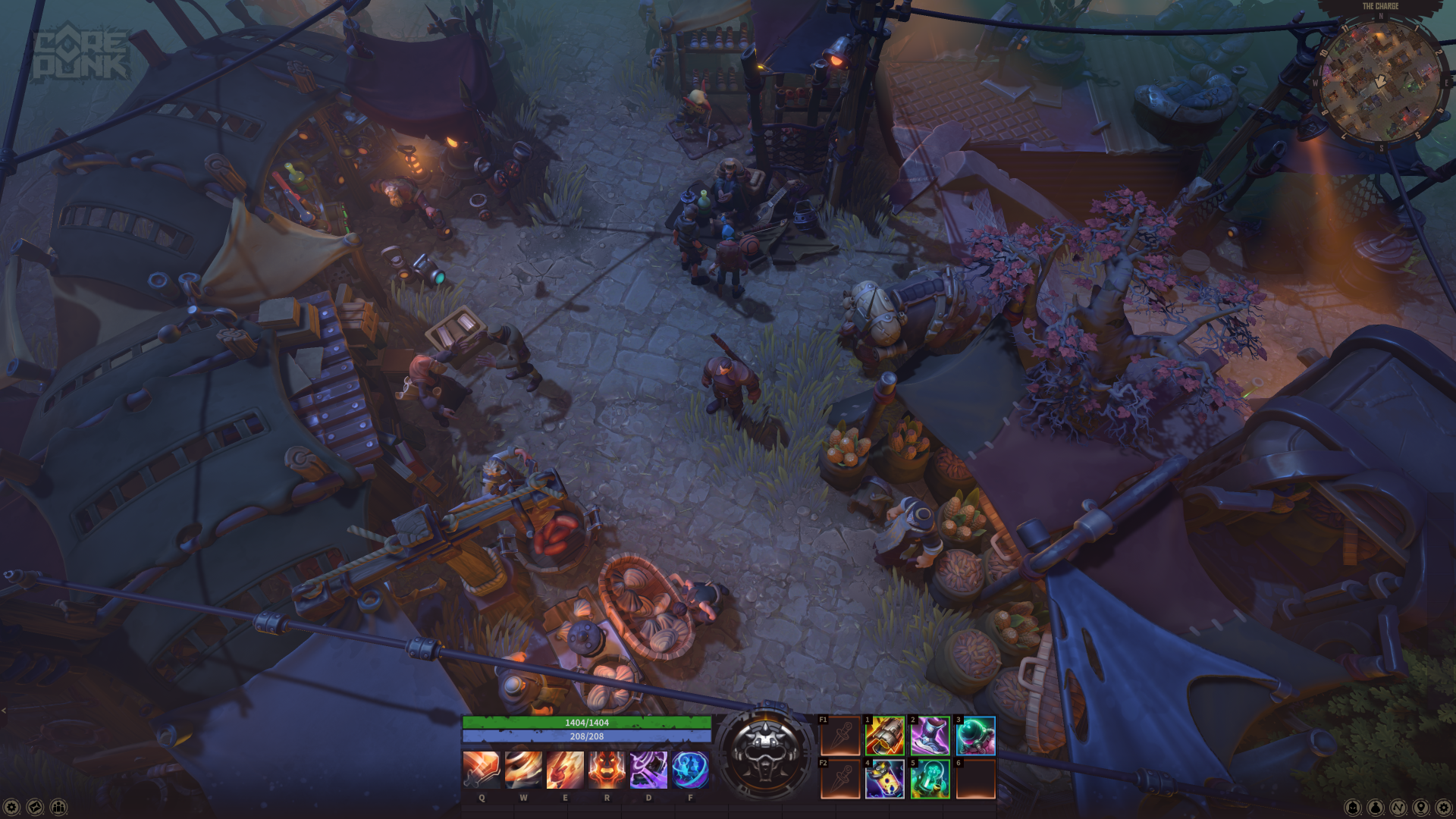Use the yellow canister item in slot 4
The image size is (1456, 819).
tap(885, 779)
